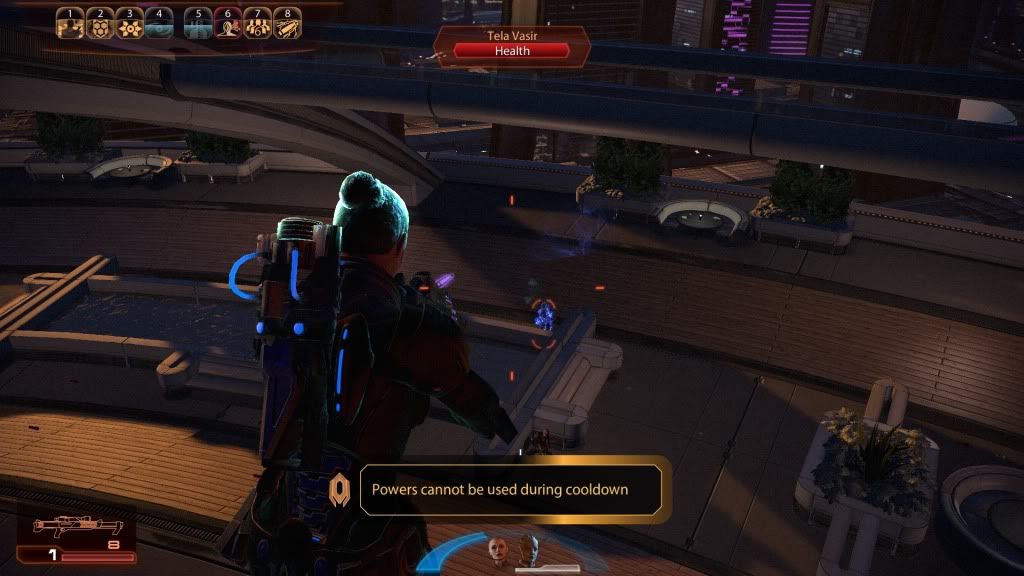Trigger the starburst power in slot 3
This screenshot has width=1024, height=576.
[128, 24]
